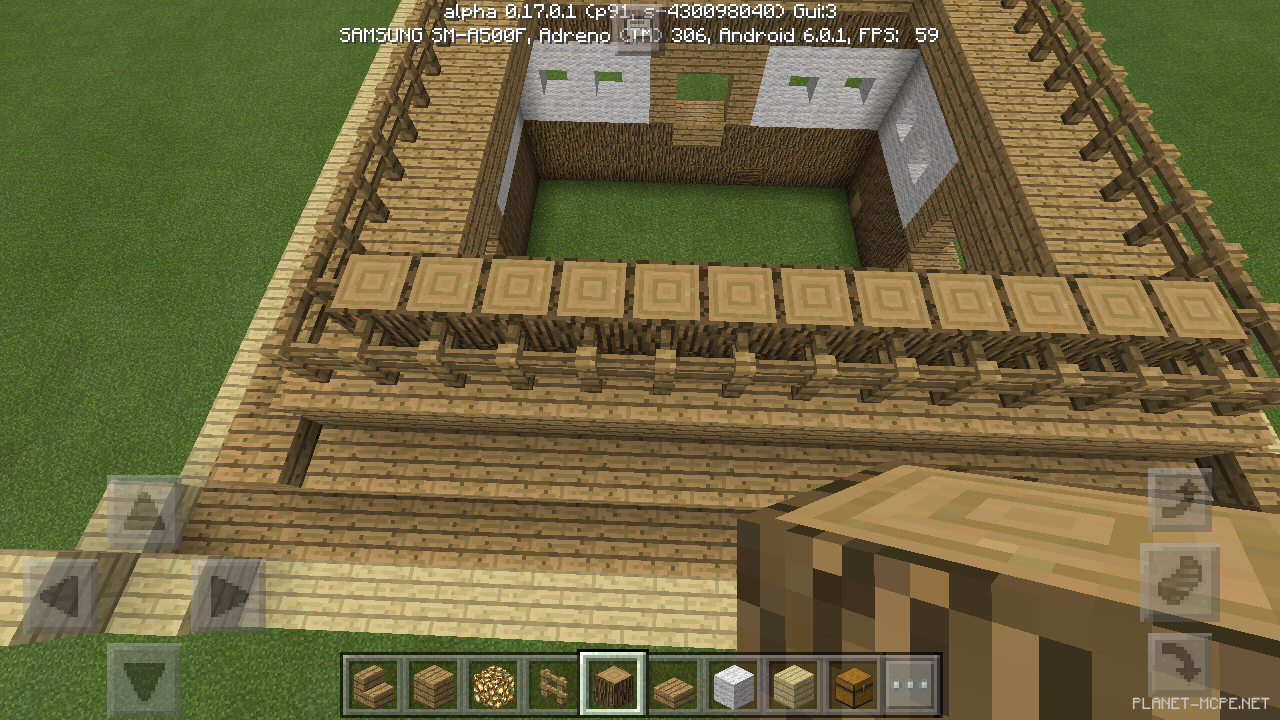This screenshot has width=1280, height=720.
Task: Select the birch planks block
Action: click(793, 684)
